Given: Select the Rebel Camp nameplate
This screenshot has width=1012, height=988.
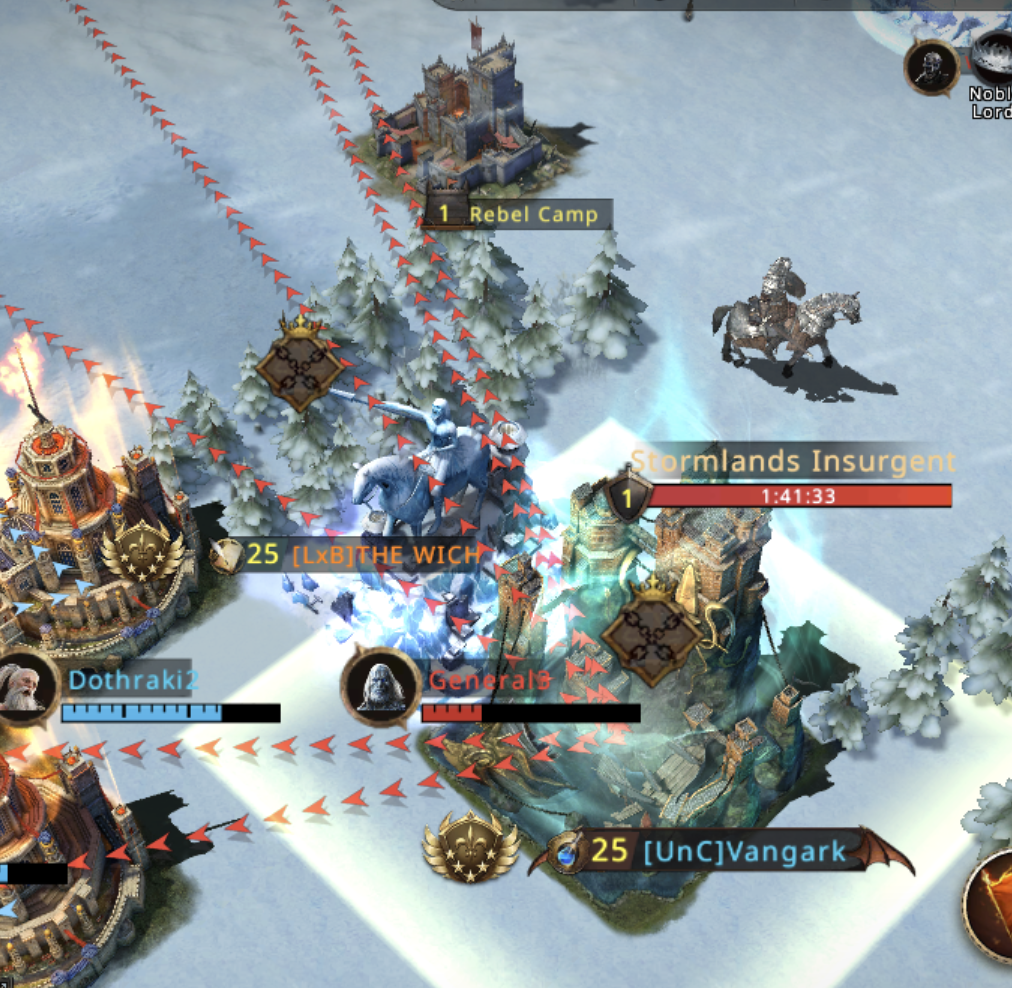Looking at the screenshot, I should click(516, 214).
